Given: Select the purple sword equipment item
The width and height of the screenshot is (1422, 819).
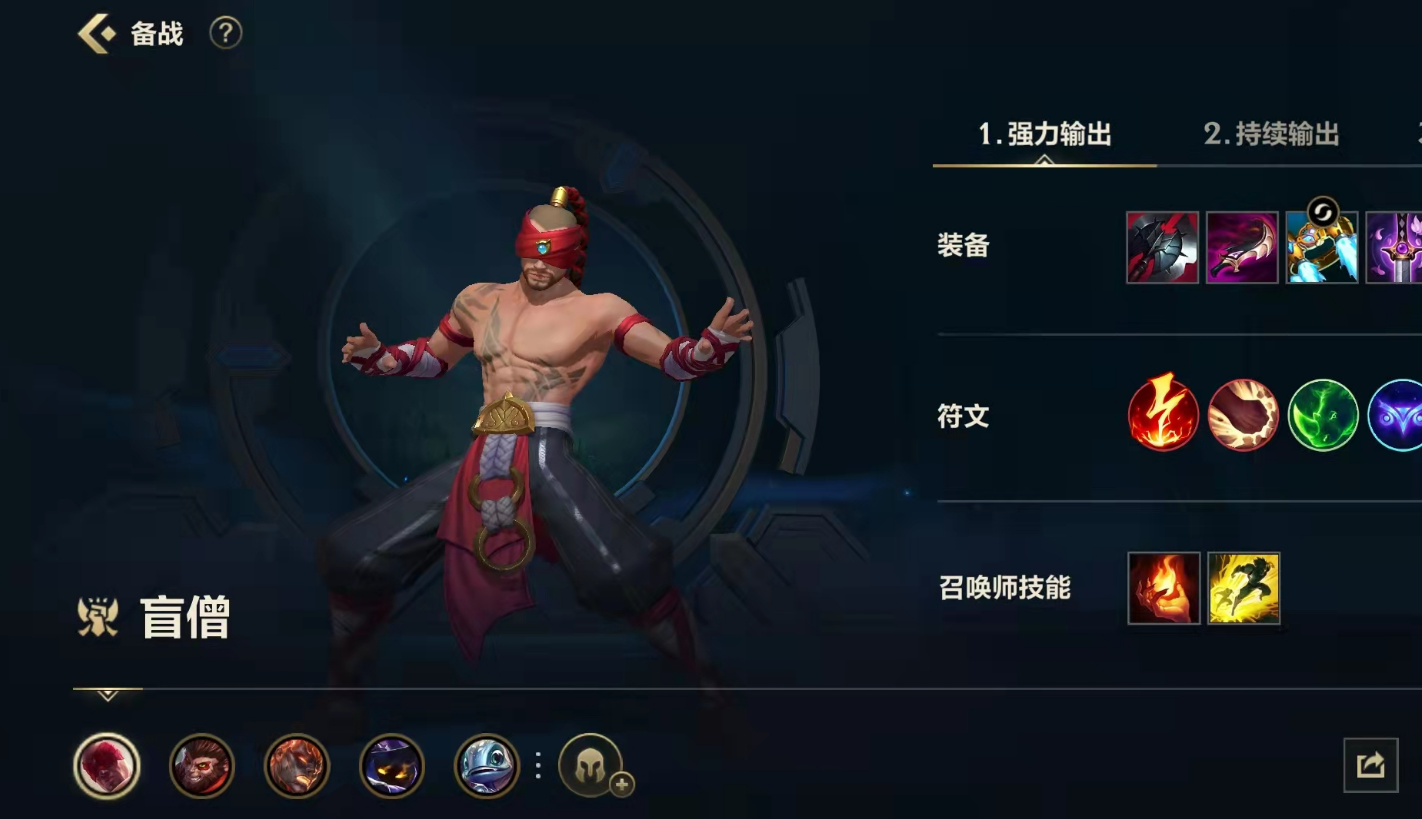Looking at the screenshot, I should (1398, 247).
